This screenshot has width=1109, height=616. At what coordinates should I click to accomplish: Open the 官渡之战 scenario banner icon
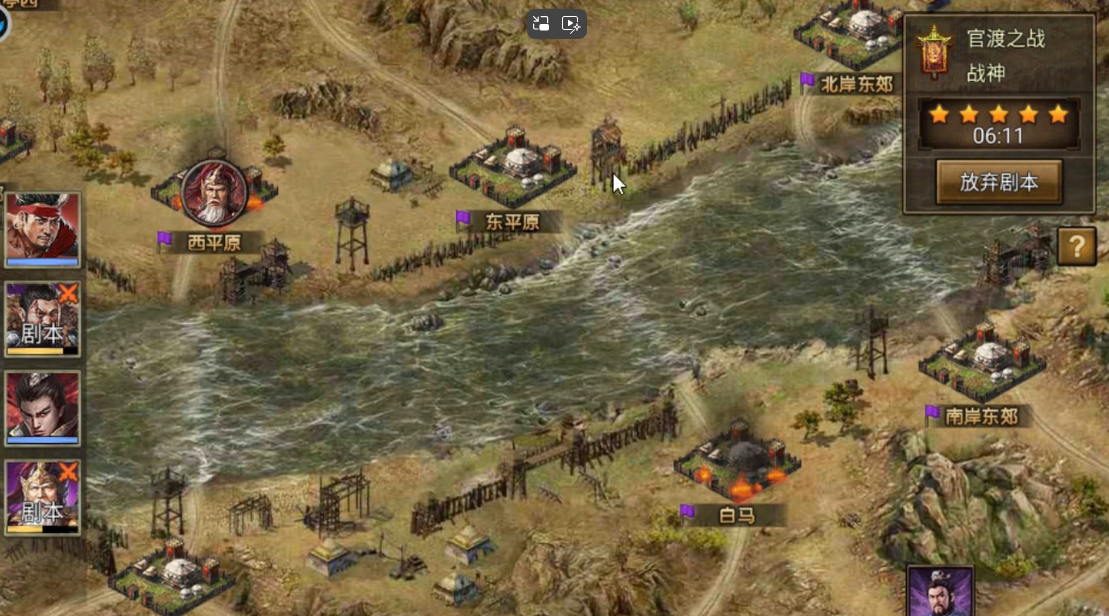click(x=934, y=54)
